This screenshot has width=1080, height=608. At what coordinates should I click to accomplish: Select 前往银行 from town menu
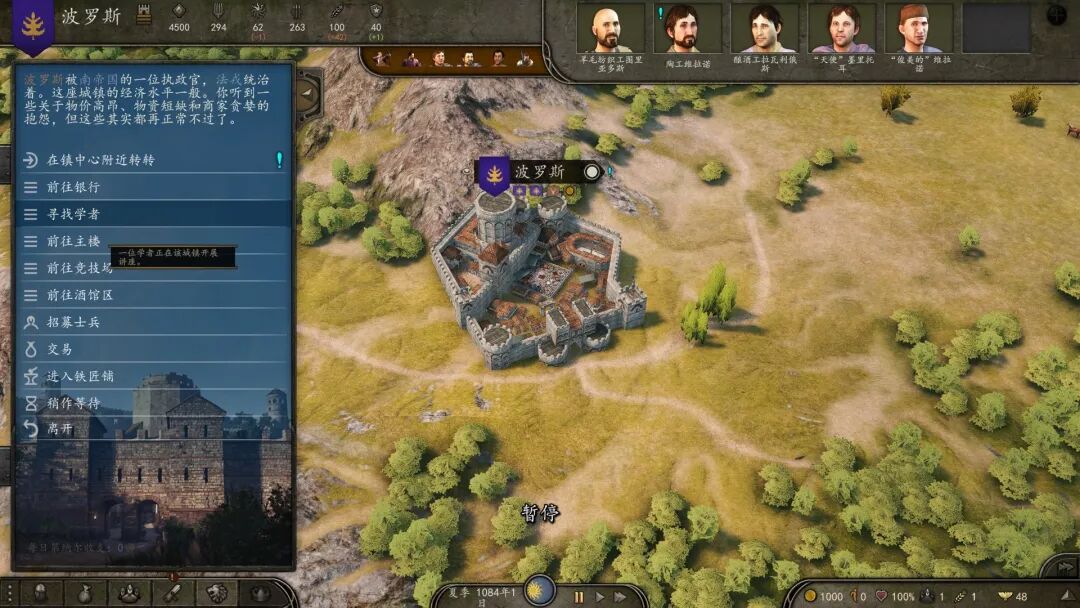tap(74, 187)
